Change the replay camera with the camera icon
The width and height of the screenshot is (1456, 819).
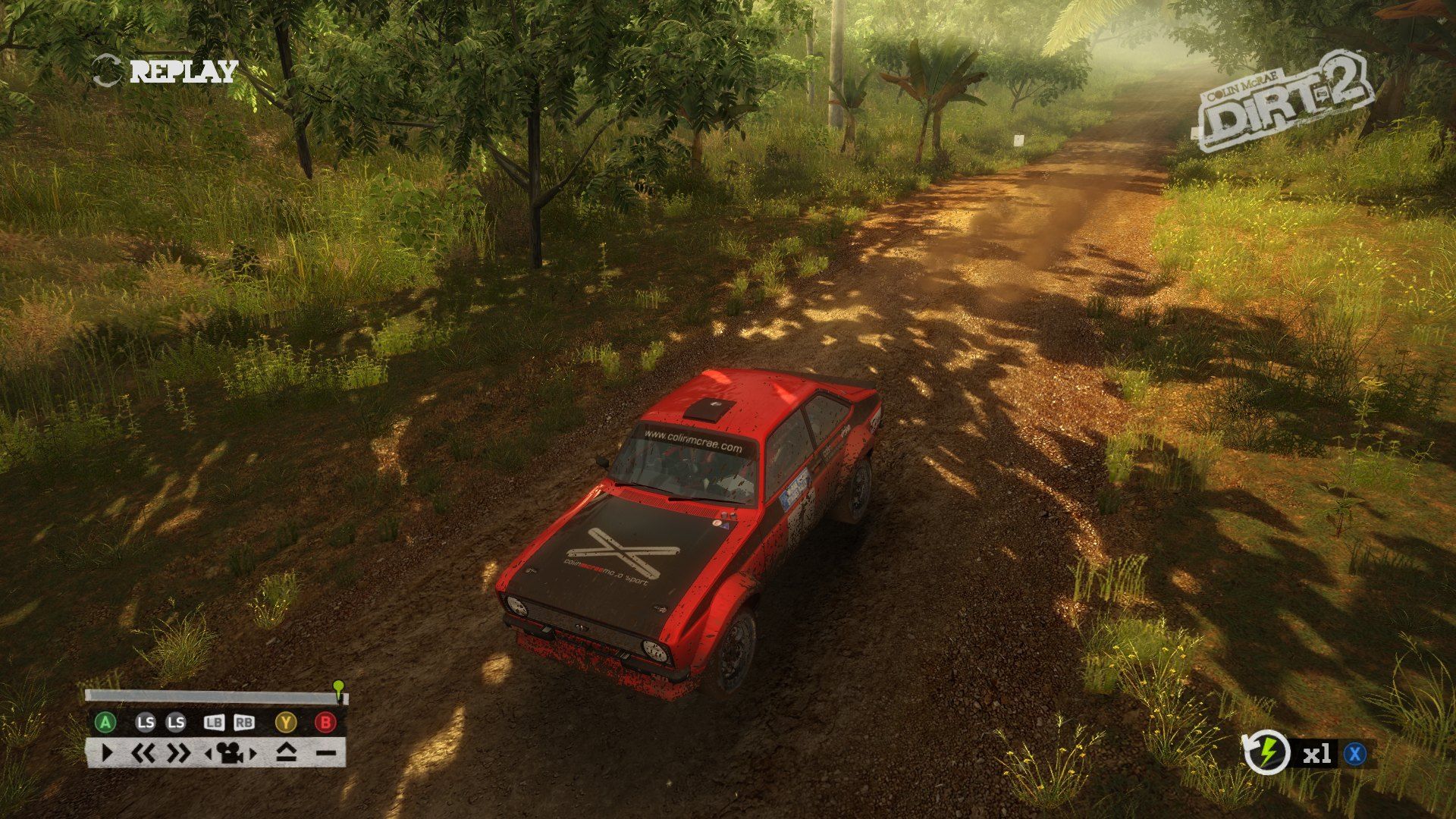coord(231,753)
